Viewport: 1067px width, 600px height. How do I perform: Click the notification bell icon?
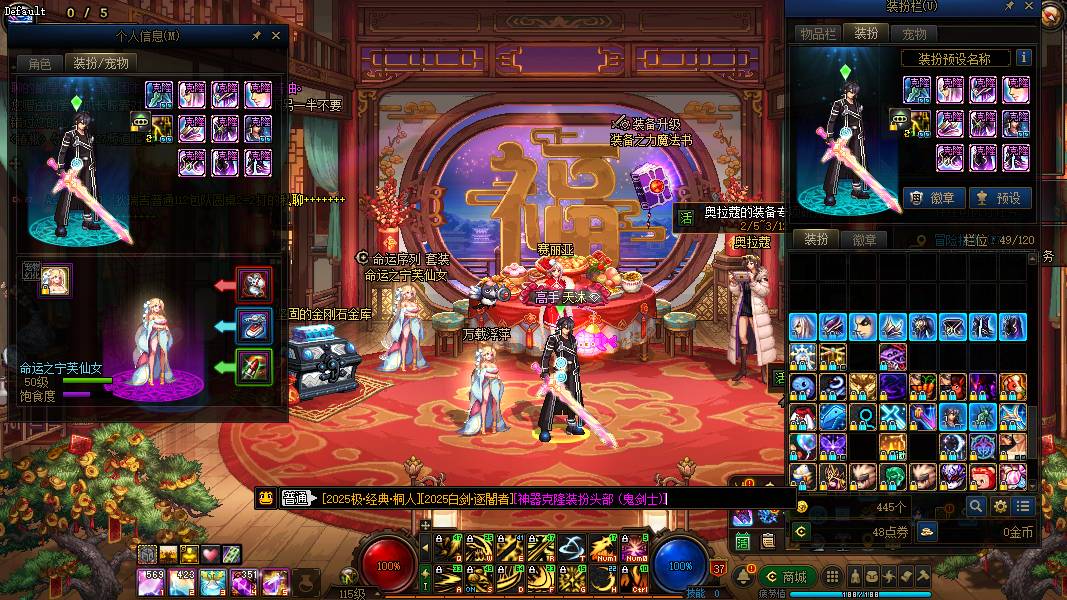(x=743, y=577)
